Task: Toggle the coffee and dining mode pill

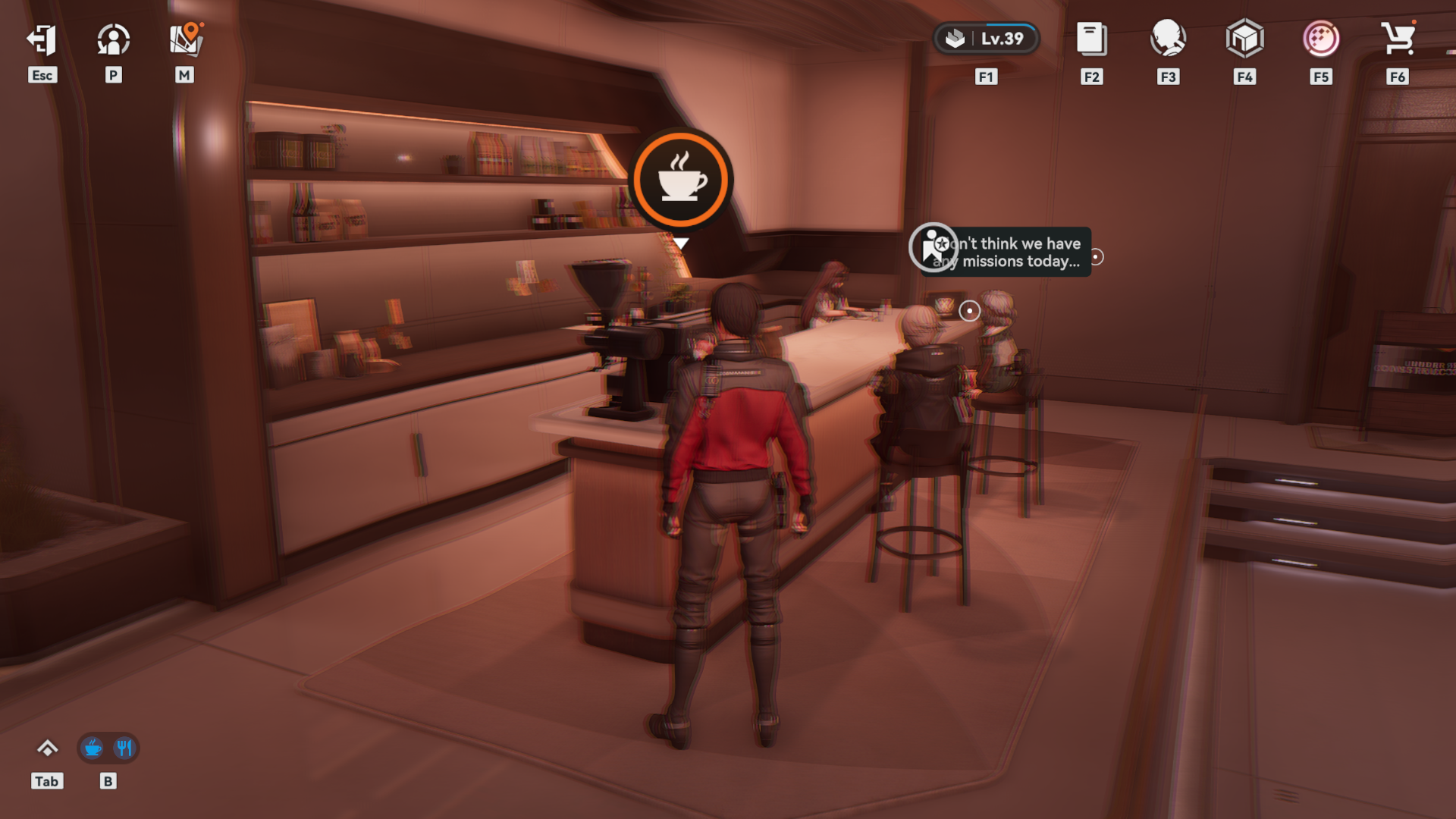Action: (x=108, y=748)
